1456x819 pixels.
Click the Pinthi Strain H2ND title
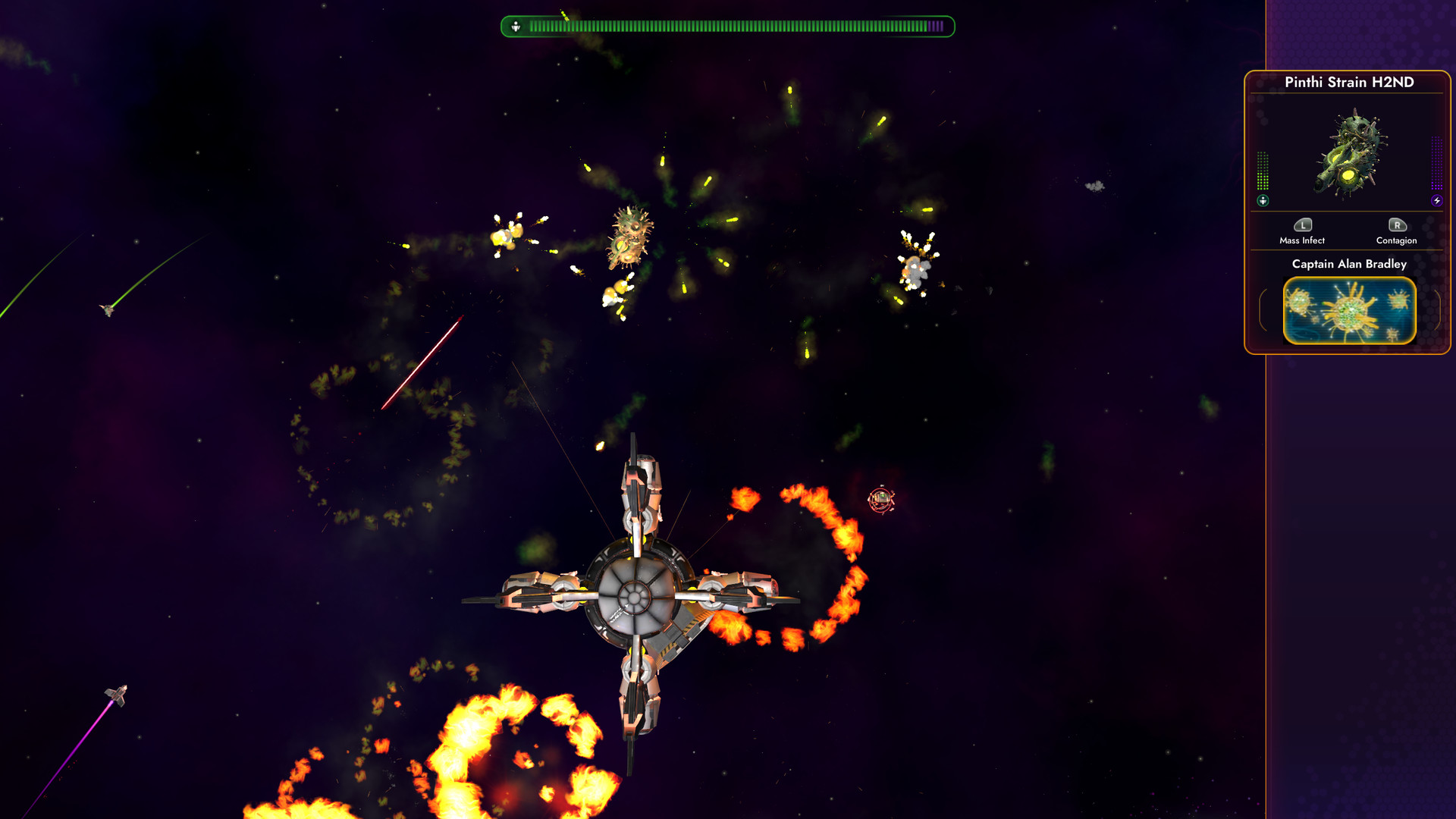pos(1351,81)
